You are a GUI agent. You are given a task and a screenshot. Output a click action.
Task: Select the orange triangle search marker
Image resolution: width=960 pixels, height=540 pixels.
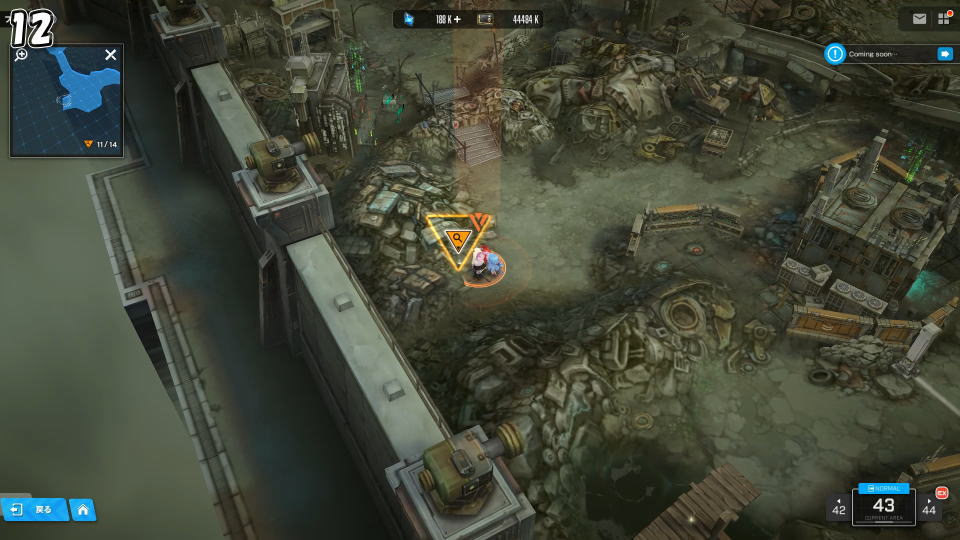[458, 238]
